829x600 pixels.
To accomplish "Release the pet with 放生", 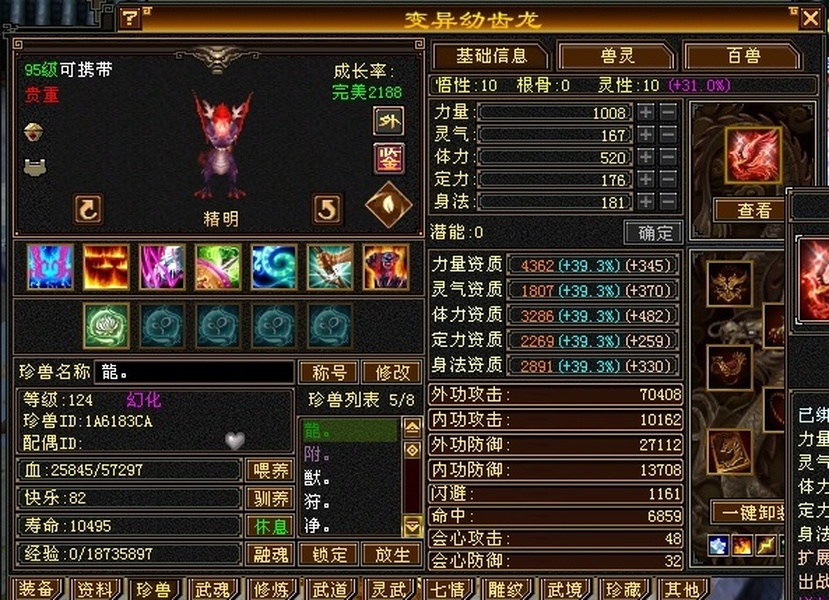I will tap(392, 553).
